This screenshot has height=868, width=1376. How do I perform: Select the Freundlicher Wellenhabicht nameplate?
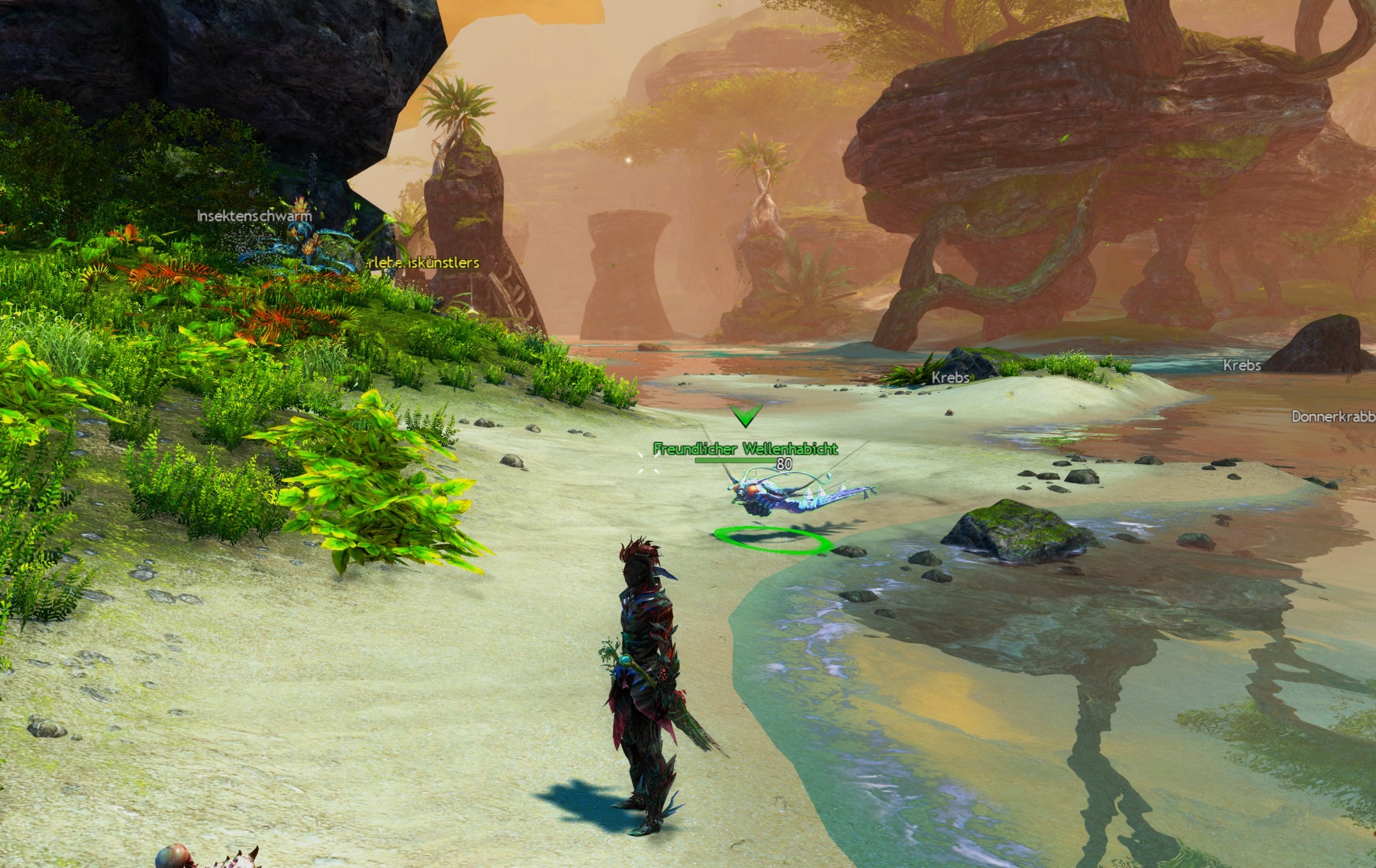click(x=745, y=449)
